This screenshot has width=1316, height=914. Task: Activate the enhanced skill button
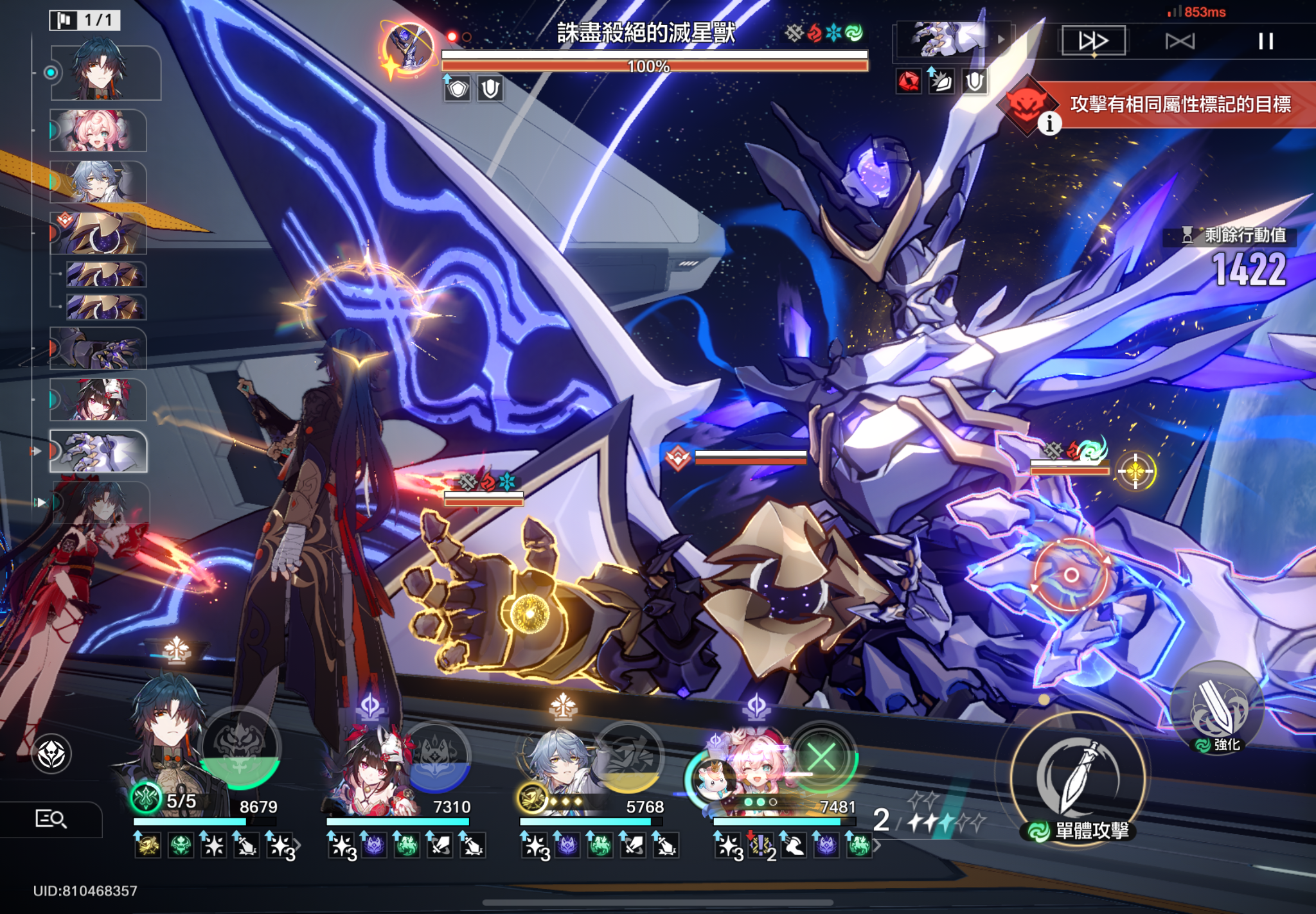(x=1217, y=708)
